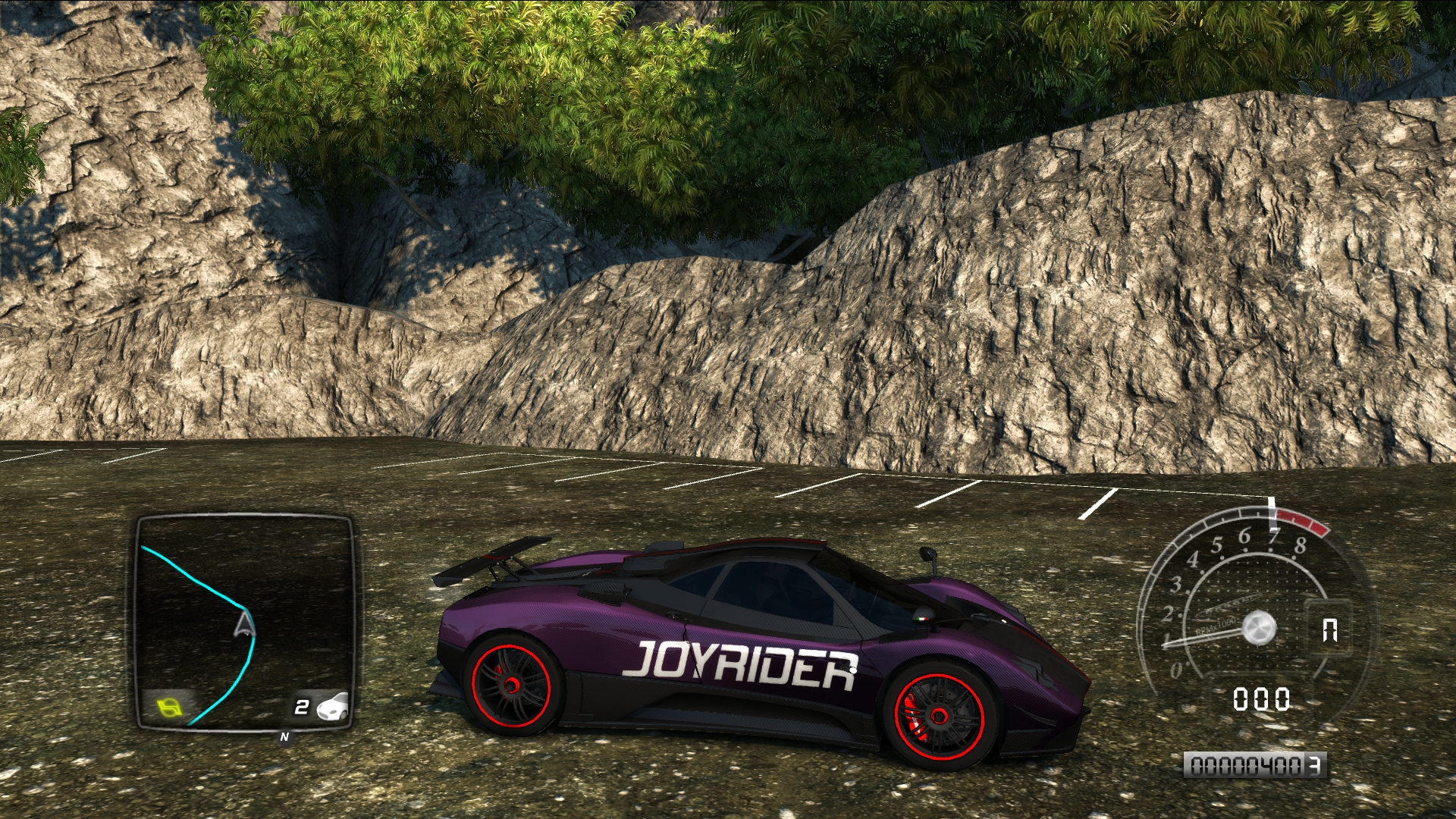Select the white car players icon
The height and width of the screenshot is (819, 1456).
332,706
